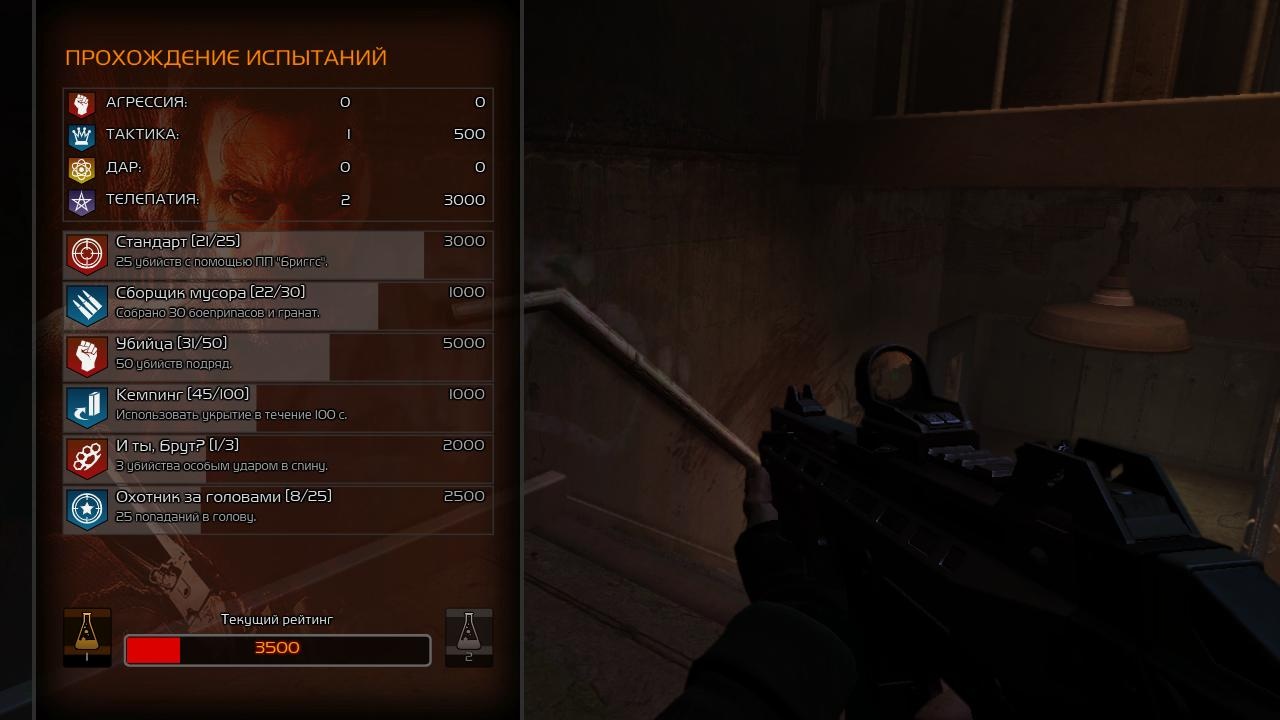The height and width of the screenshot is (720, 1280).
Task: Click the Тактика blue crown icon
Action: pos(81,135)
